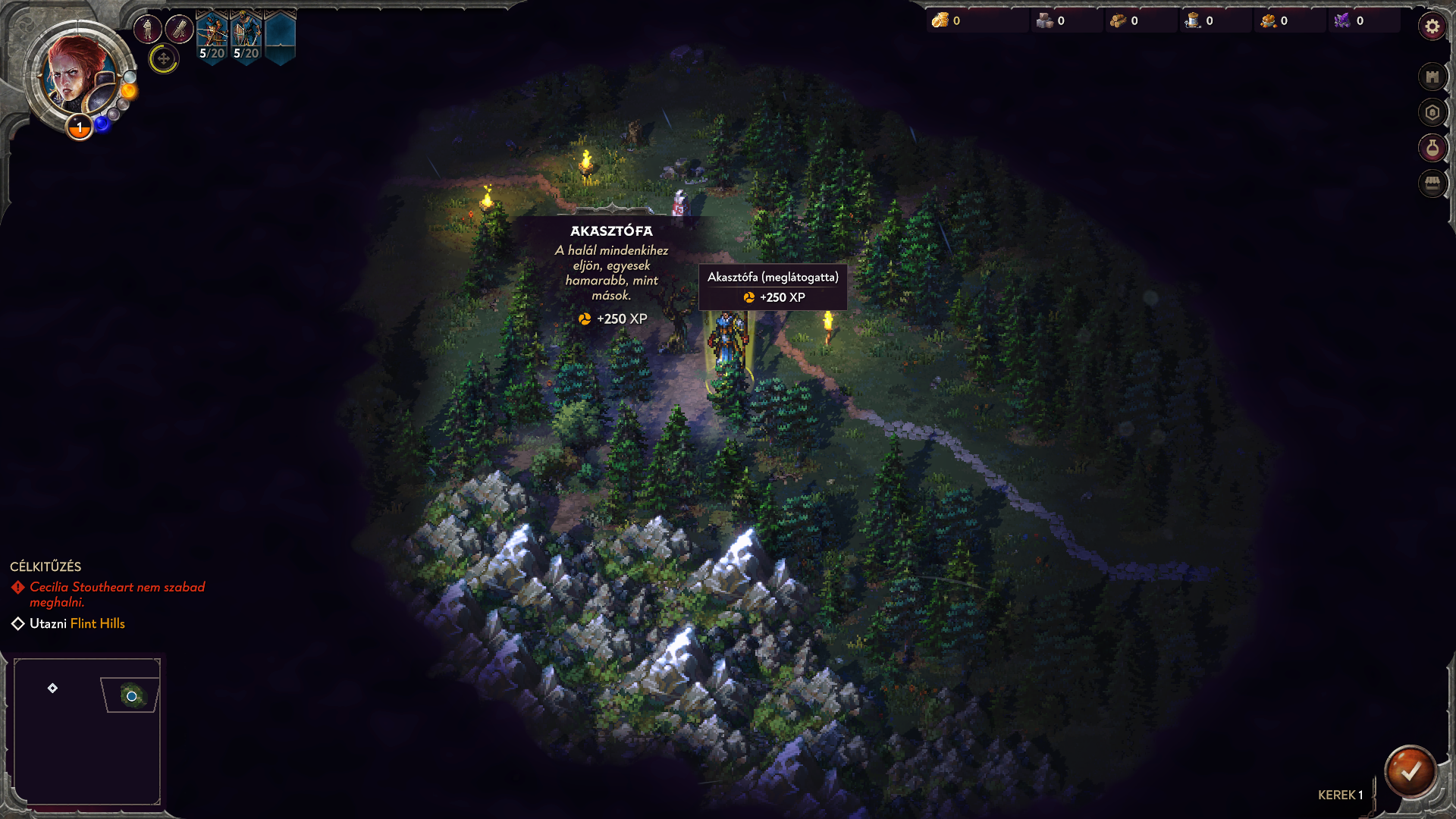
Task: Click the minimap
Action: pyautogui.click(x=87, y=731)
